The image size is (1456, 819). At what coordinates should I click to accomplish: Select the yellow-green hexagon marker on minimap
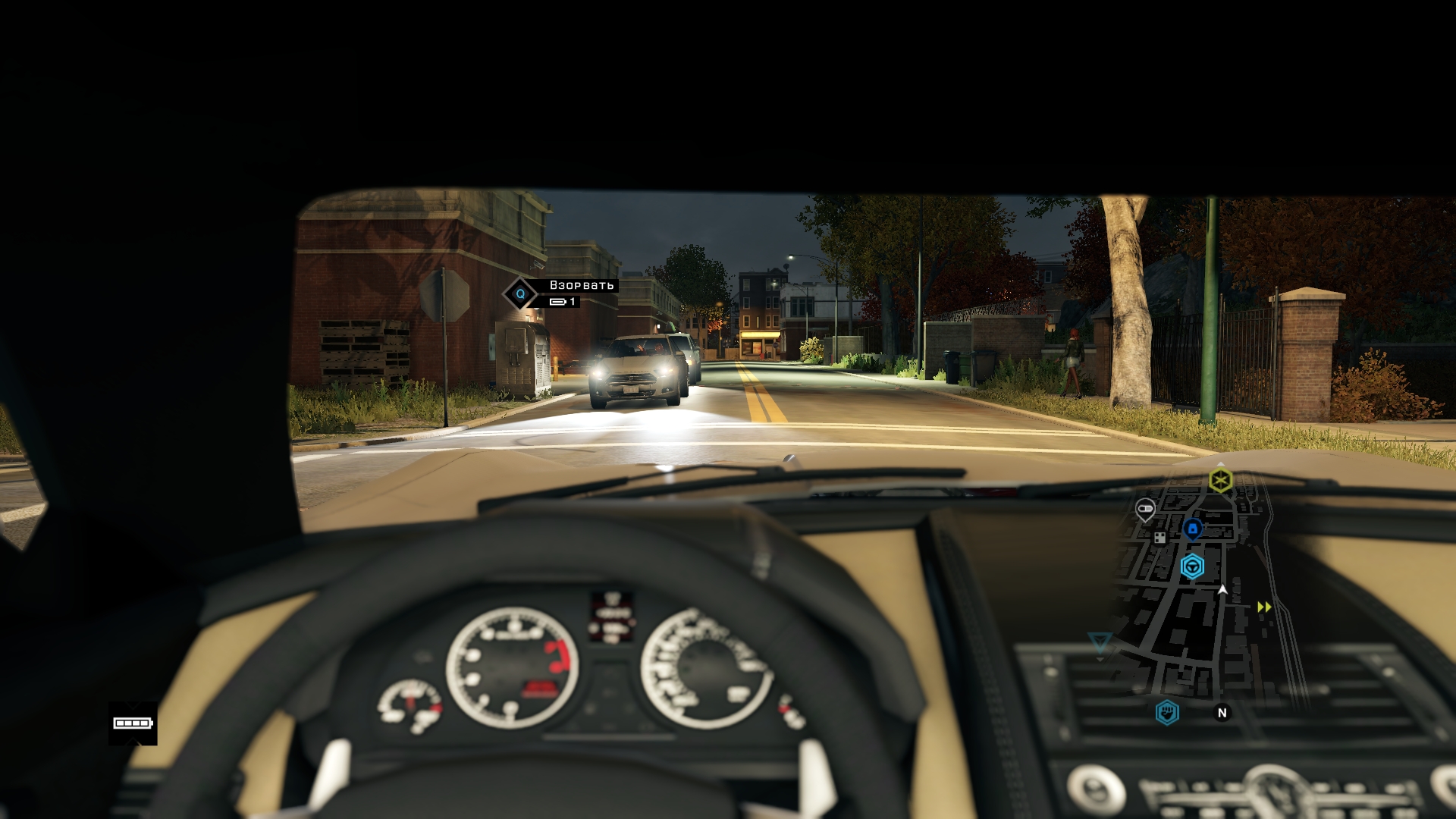tap(1220, 480)
